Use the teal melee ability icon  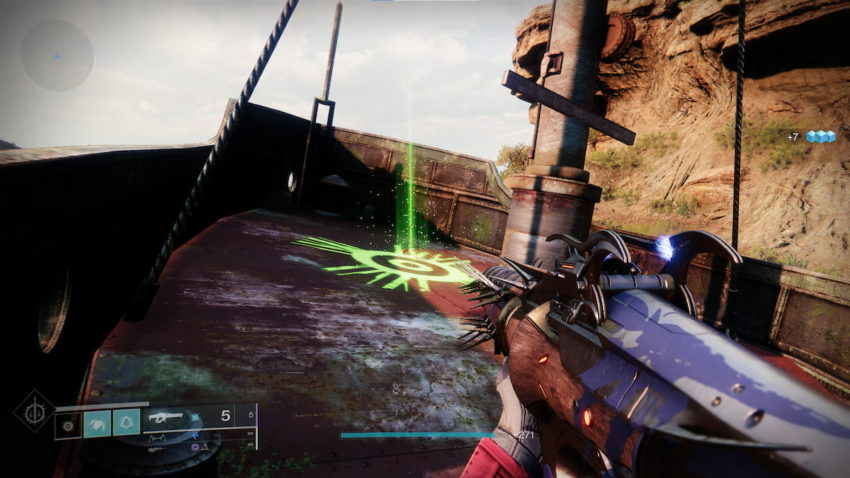coord(96,423)
